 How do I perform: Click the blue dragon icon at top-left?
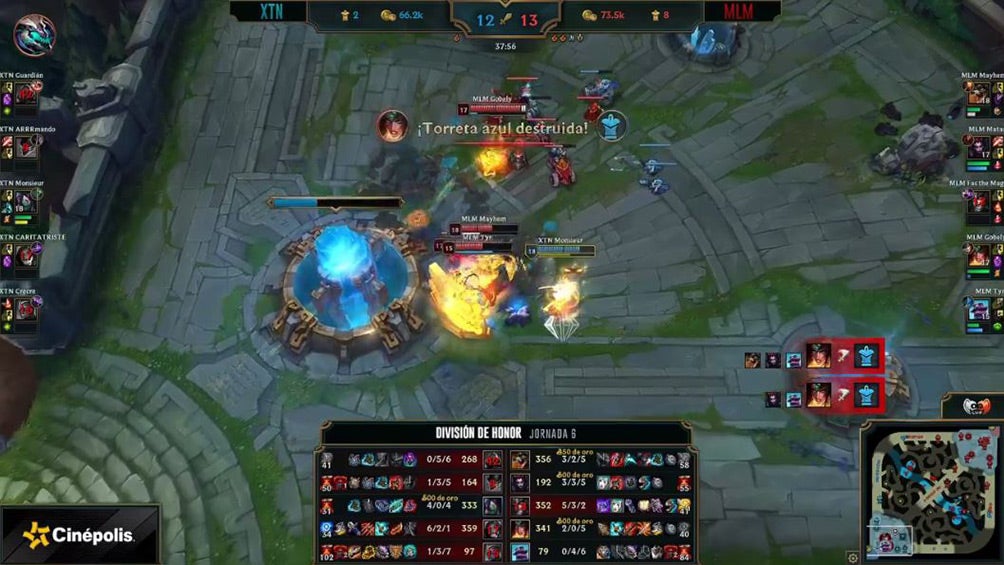tap(34, 34)
